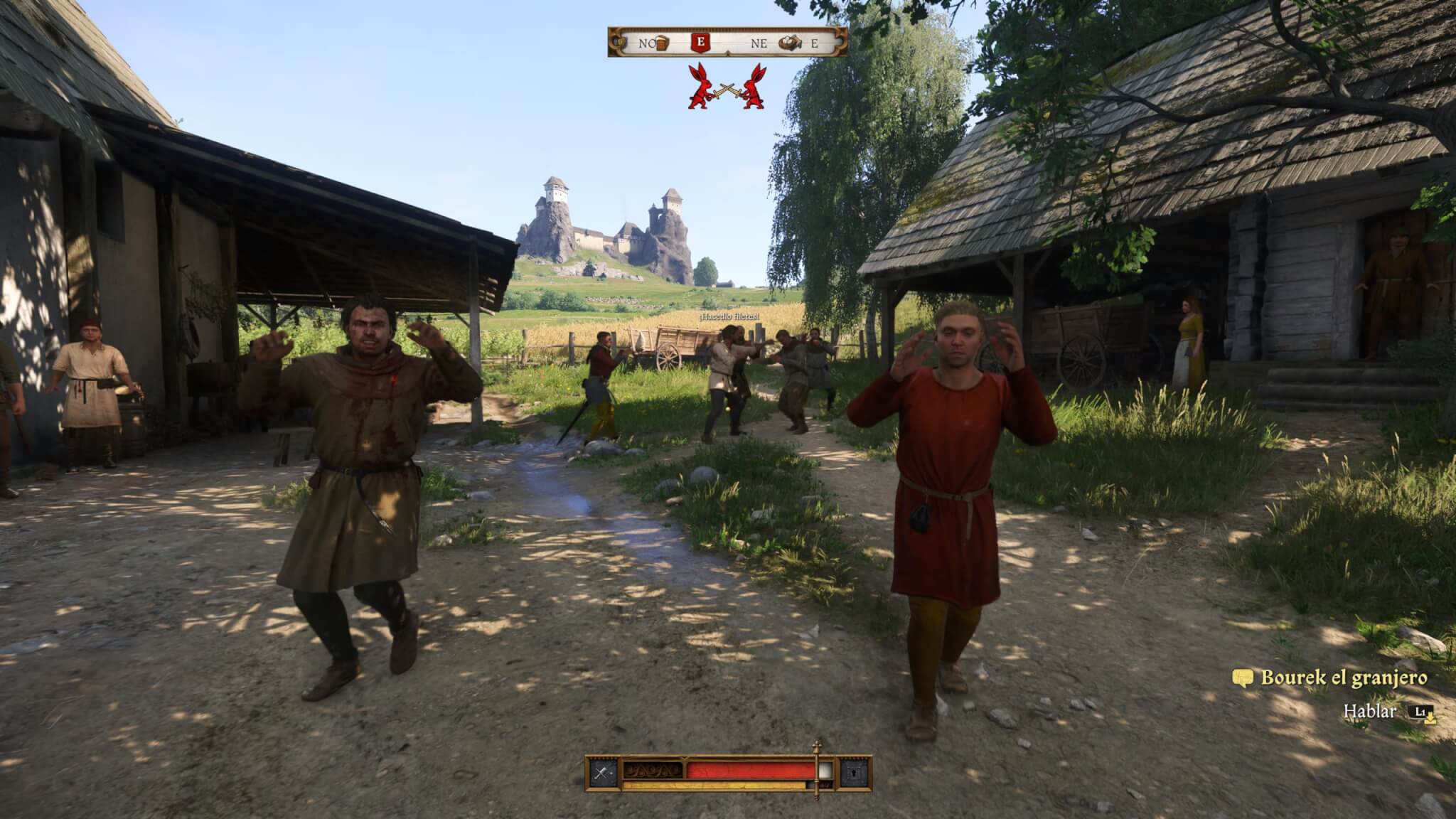Select the red E shield quest marker
The width and height of the screenshot is (1456, 819).
pyautogui.click(x=701, y=43)
